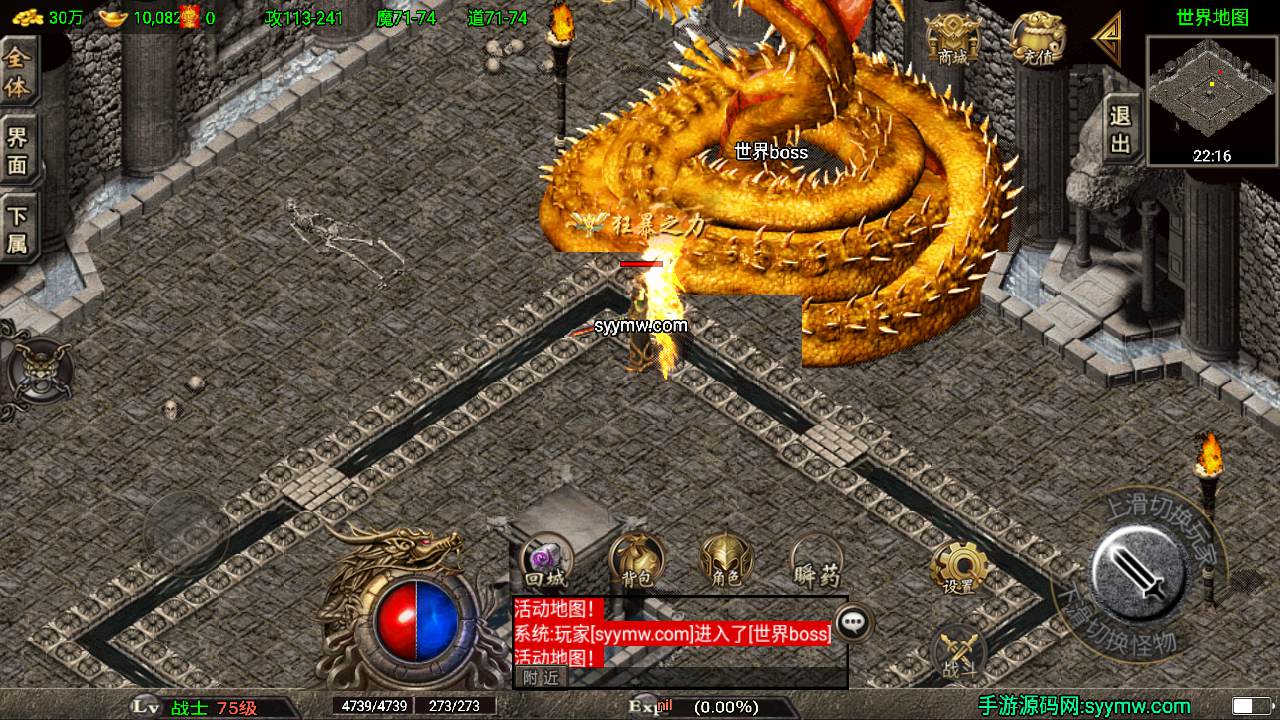Open chat with the speech bubble button
Viewport: 1280px width, 720px height.
(852, 623)
